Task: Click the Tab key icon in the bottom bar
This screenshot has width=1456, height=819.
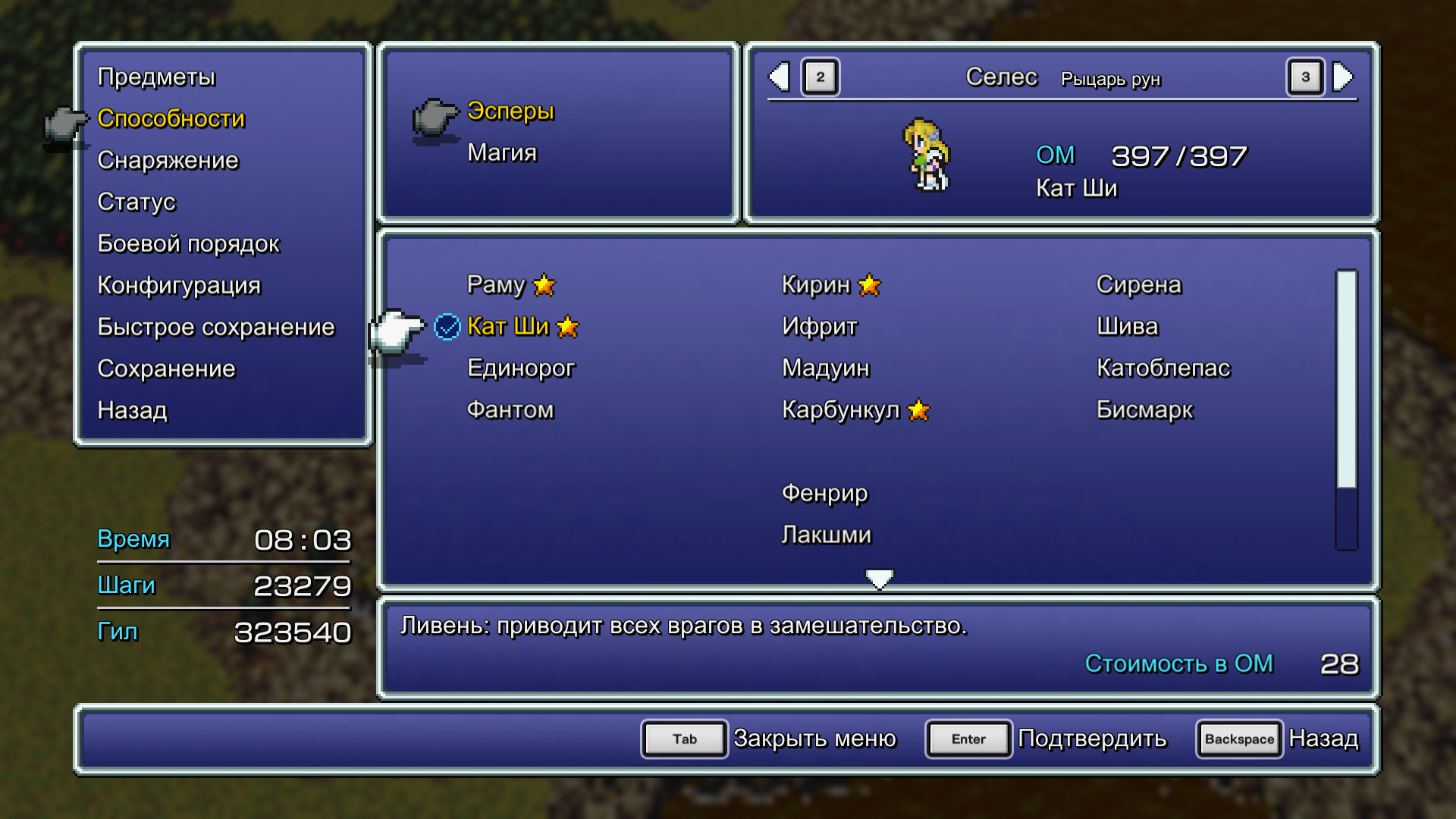Action: click(x=683, y=739)
